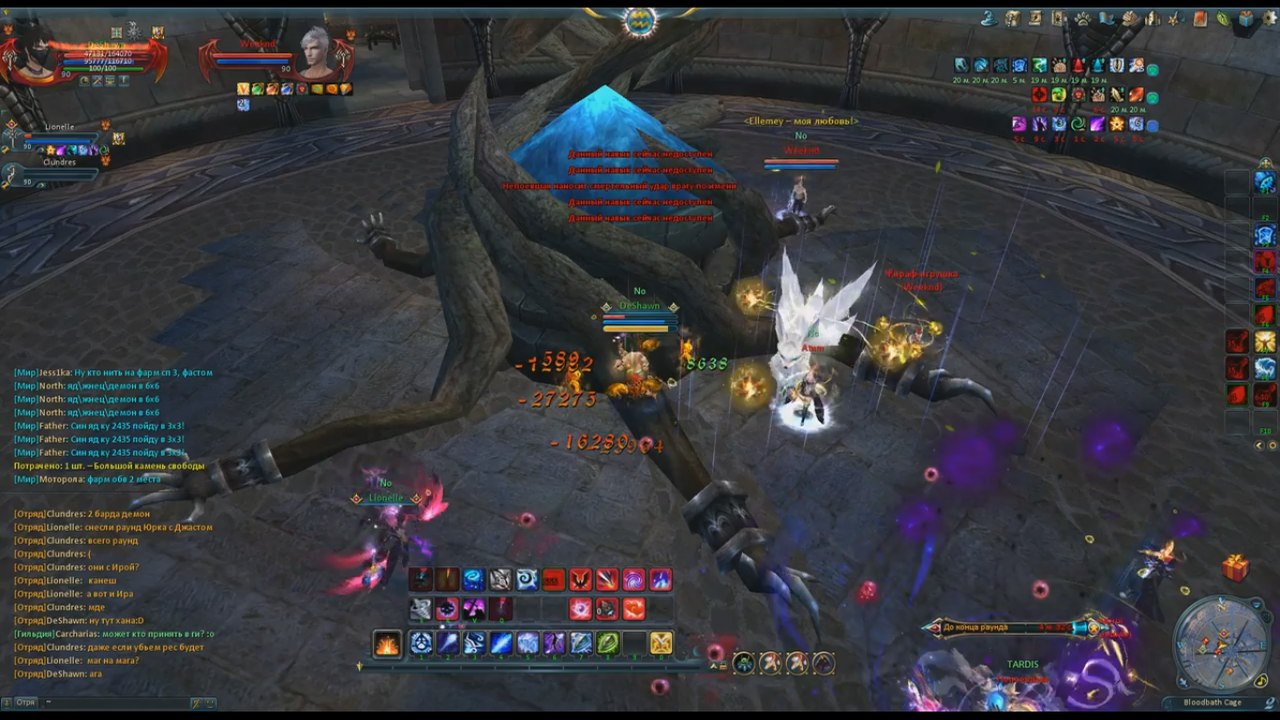Open the paw print pets menu
Image resolution: width=1280 pixels, height=720 pixels.
point(1082,18)
